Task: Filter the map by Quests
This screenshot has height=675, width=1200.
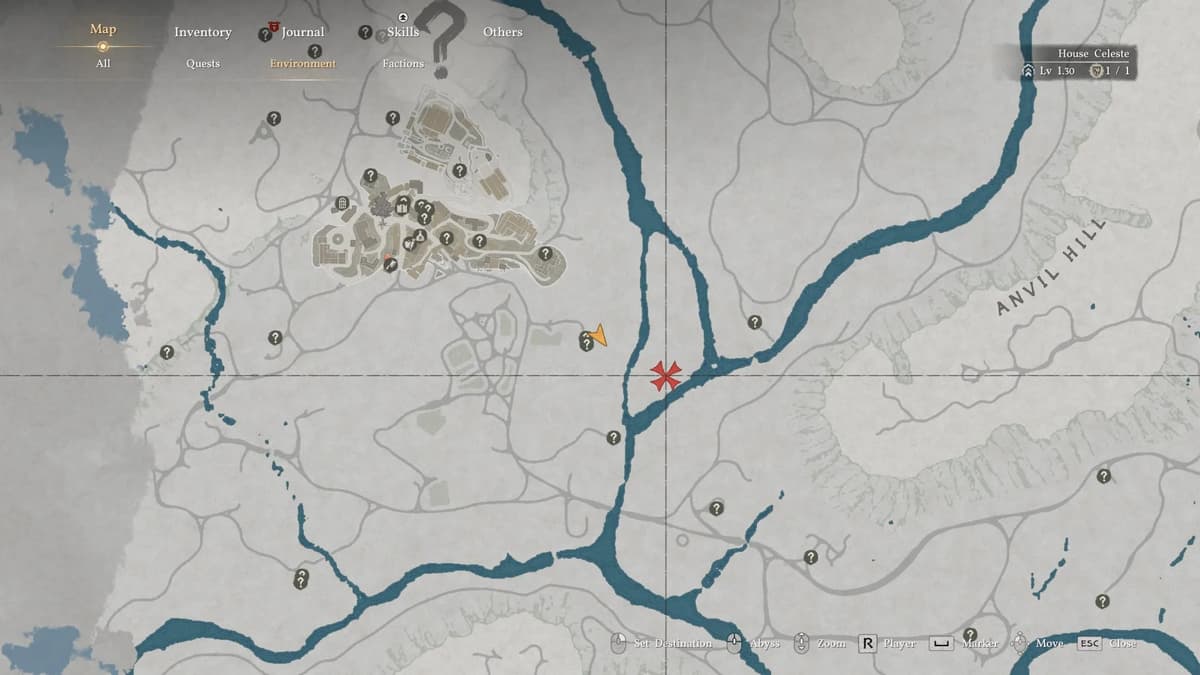Action: click(x=202, y=63)
